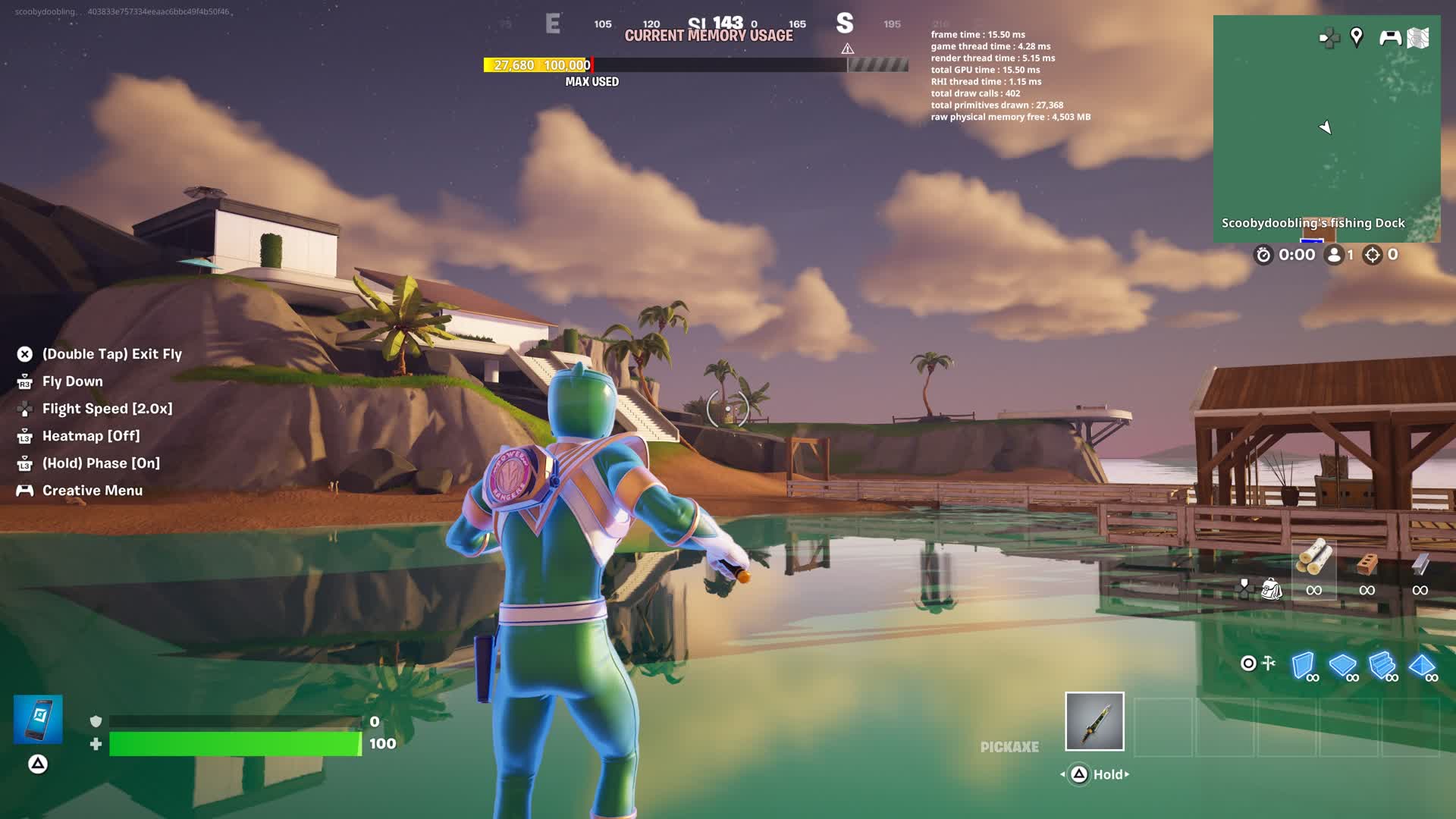Image resolution: width=1456 pixels, height=819 pixels.
Task: Change the Flight Speed setting
Action: (x=107, y=409)
